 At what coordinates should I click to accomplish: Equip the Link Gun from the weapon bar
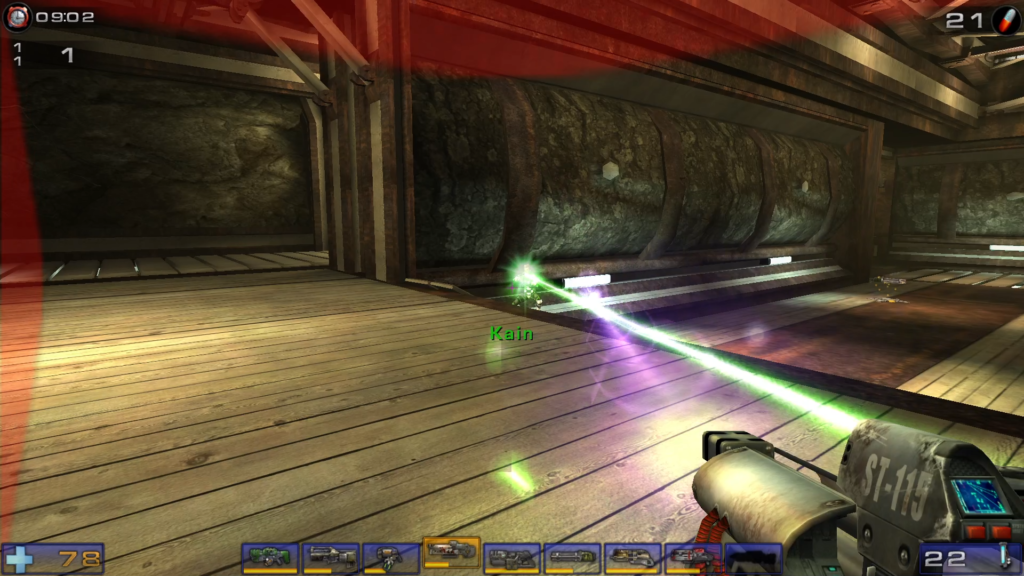pyautogui.click(x=512, y=558)
